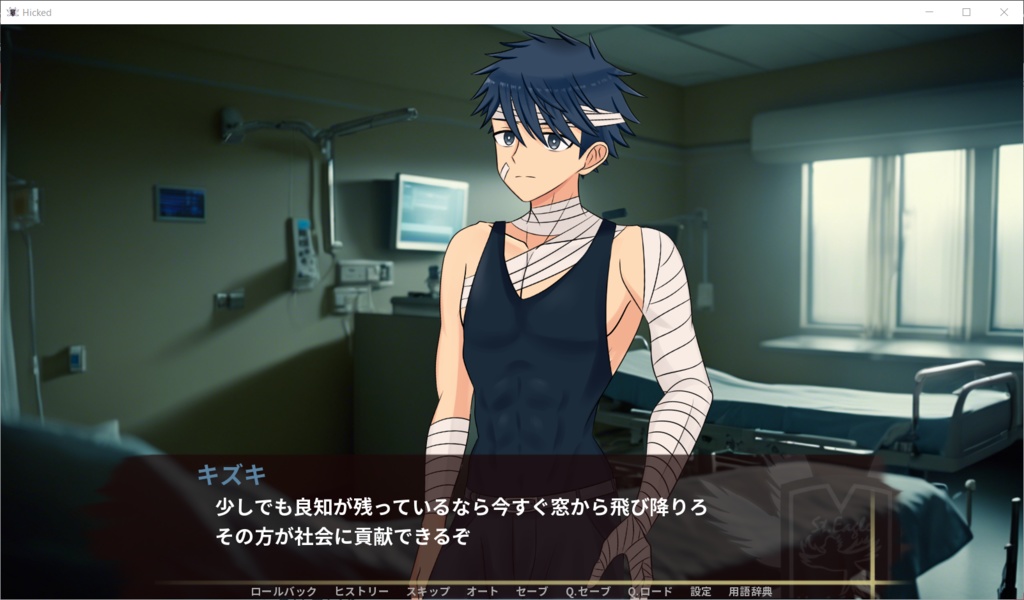The height and width of the screenshot is (600, 1024).
Task: Open the 設定 settings screen
Action: 701,592
